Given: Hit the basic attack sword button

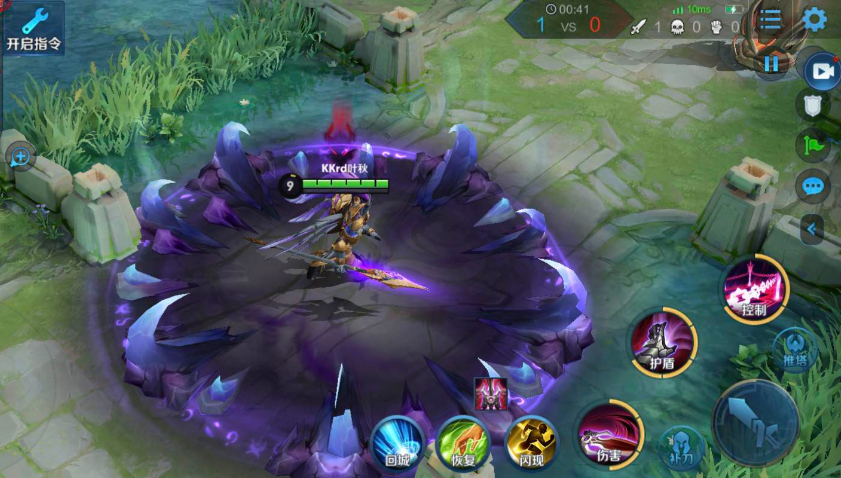Looking at the screenshot, I should (x=755, y=422).
